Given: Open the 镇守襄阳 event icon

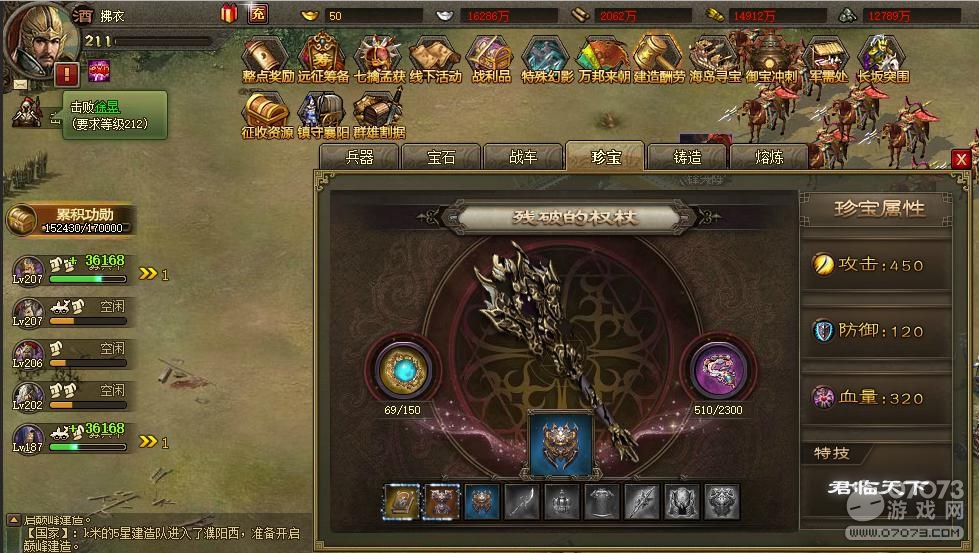Looking at the screenshot, I should point(323,115).
